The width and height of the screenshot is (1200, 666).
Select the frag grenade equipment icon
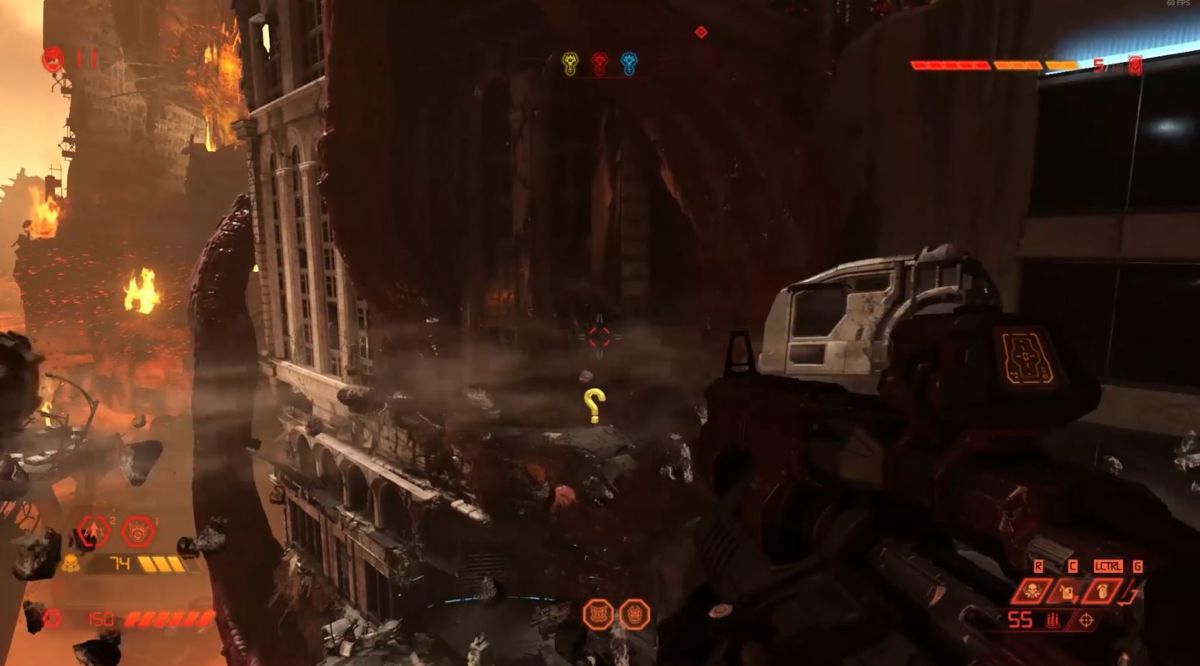(x=94, y=530)
